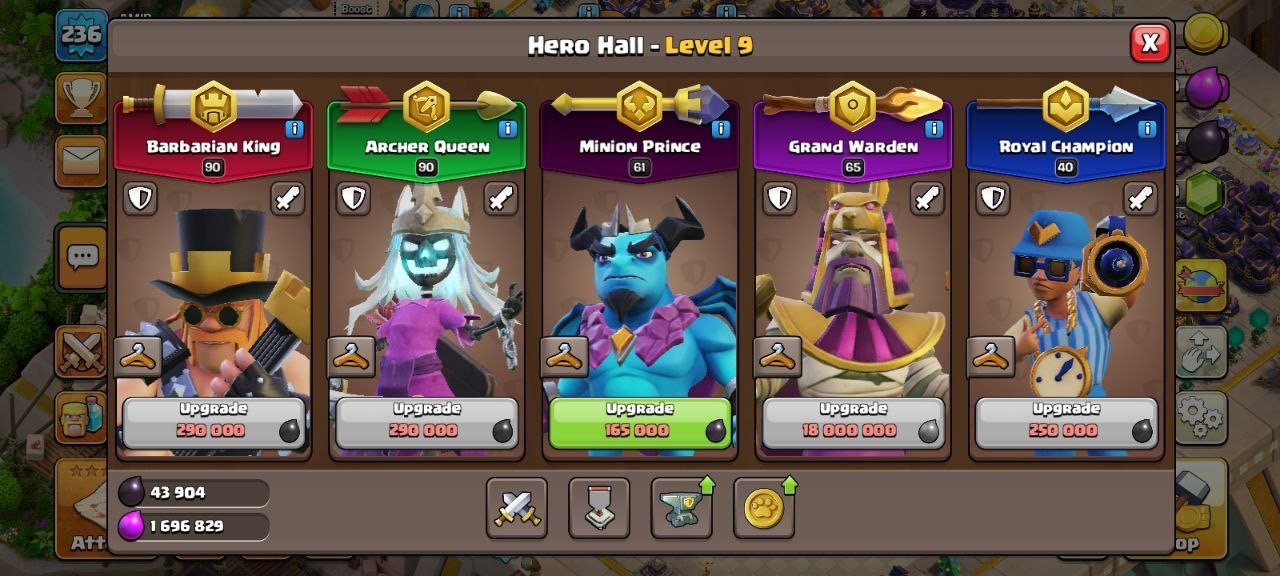View Minion Prince info
The image size is (1280, 576).
721,129
